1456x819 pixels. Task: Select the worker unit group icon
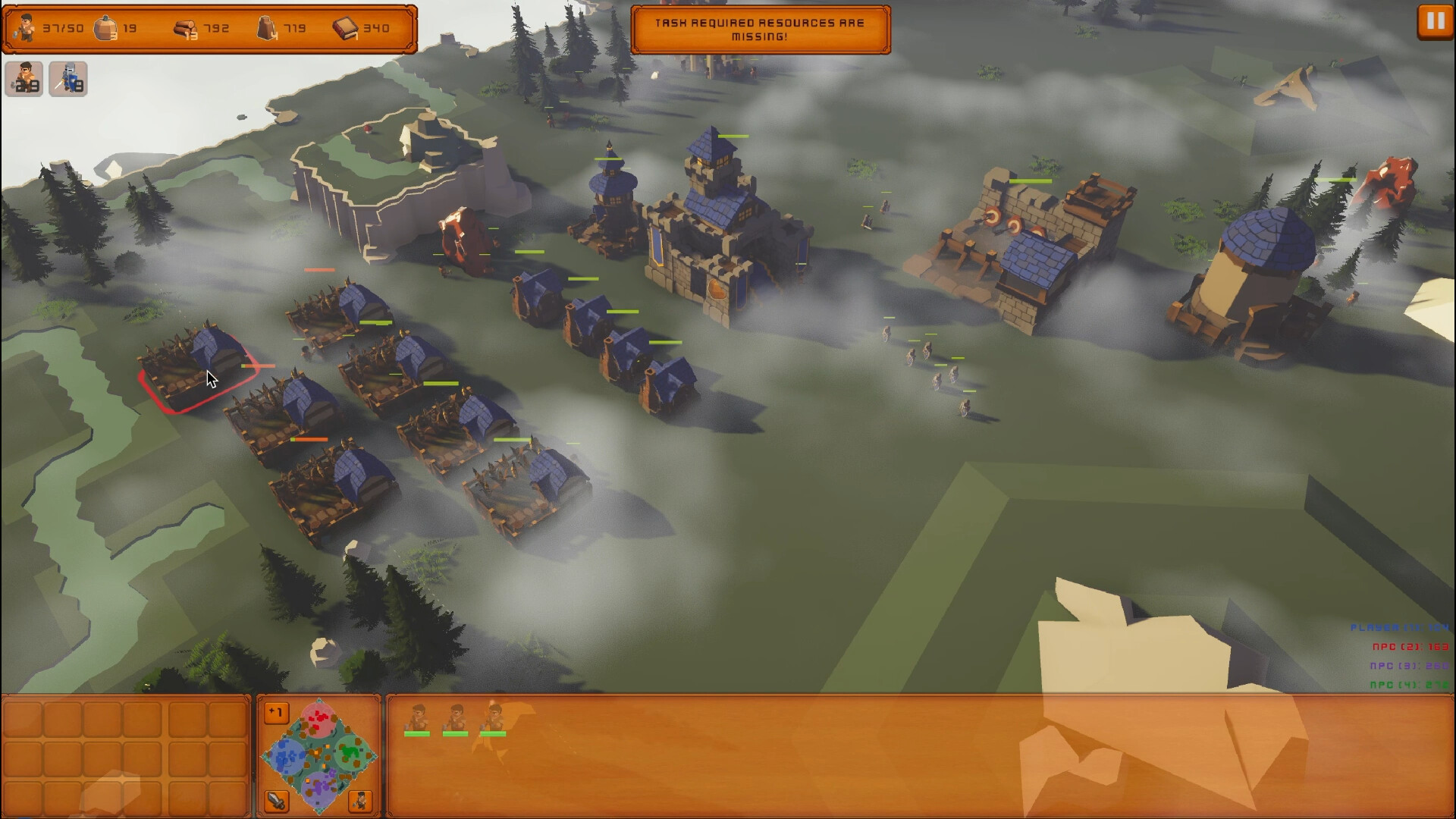pyautogui.click(x=24, y=78)
